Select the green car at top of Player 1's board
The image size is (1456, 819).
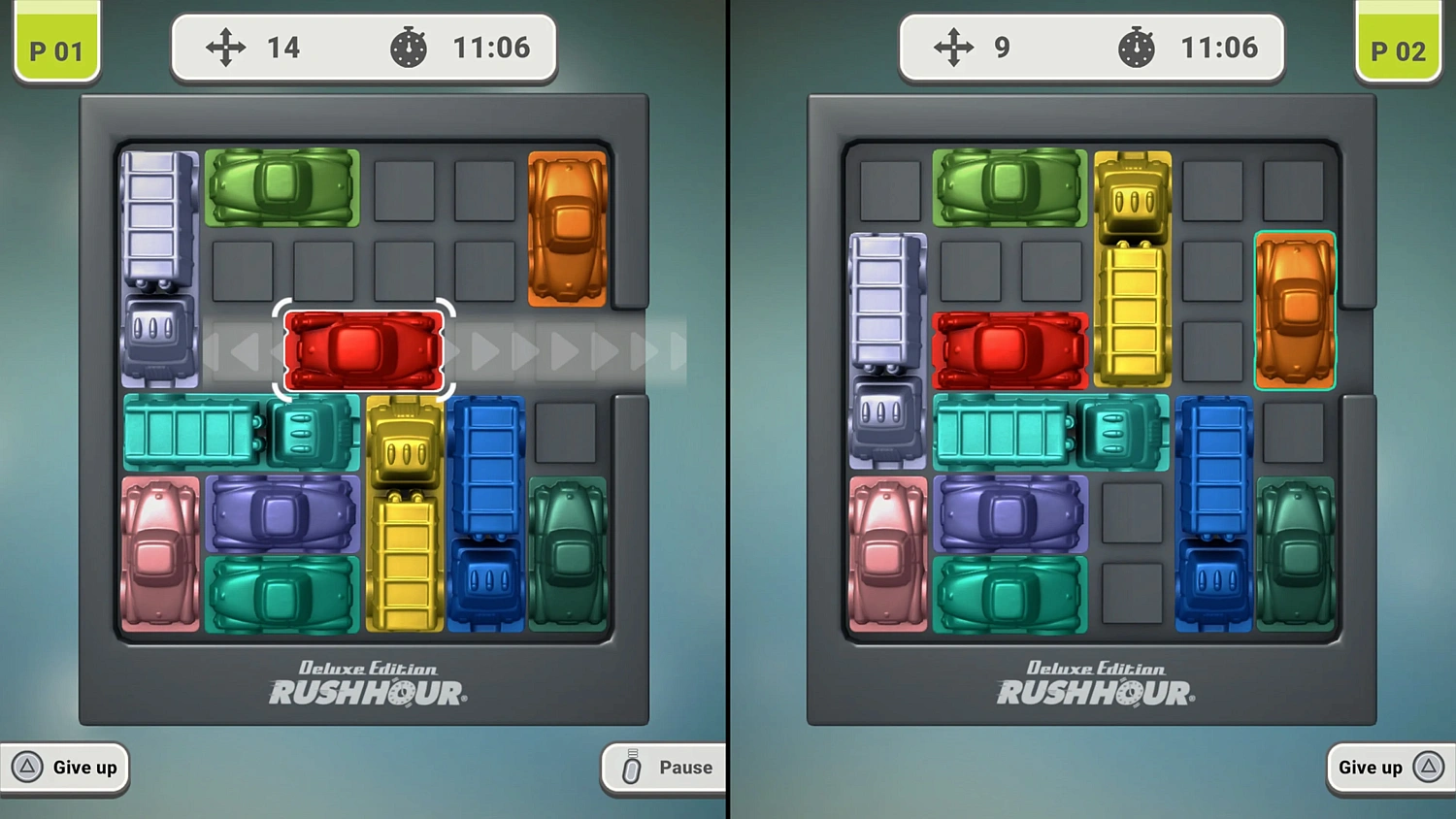click(x=281, y=187)
